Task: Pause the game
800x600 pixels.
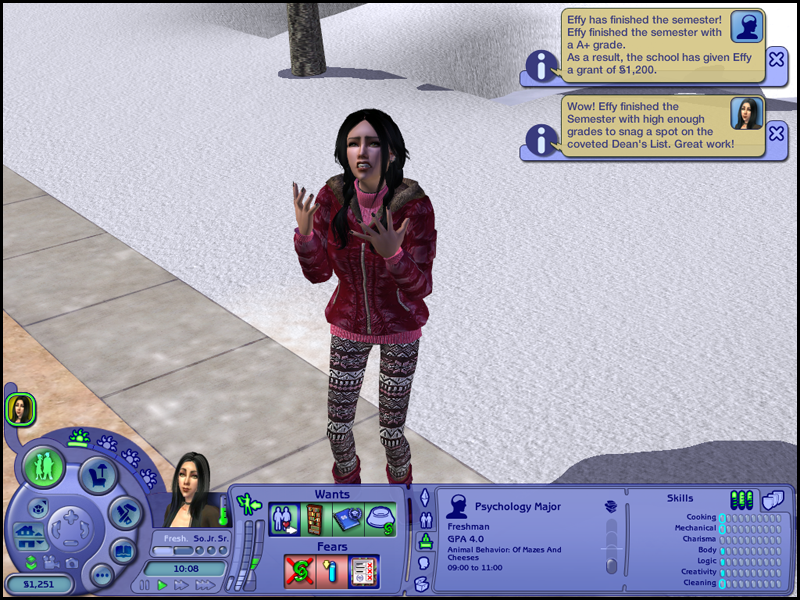Action: coord(145,585)
